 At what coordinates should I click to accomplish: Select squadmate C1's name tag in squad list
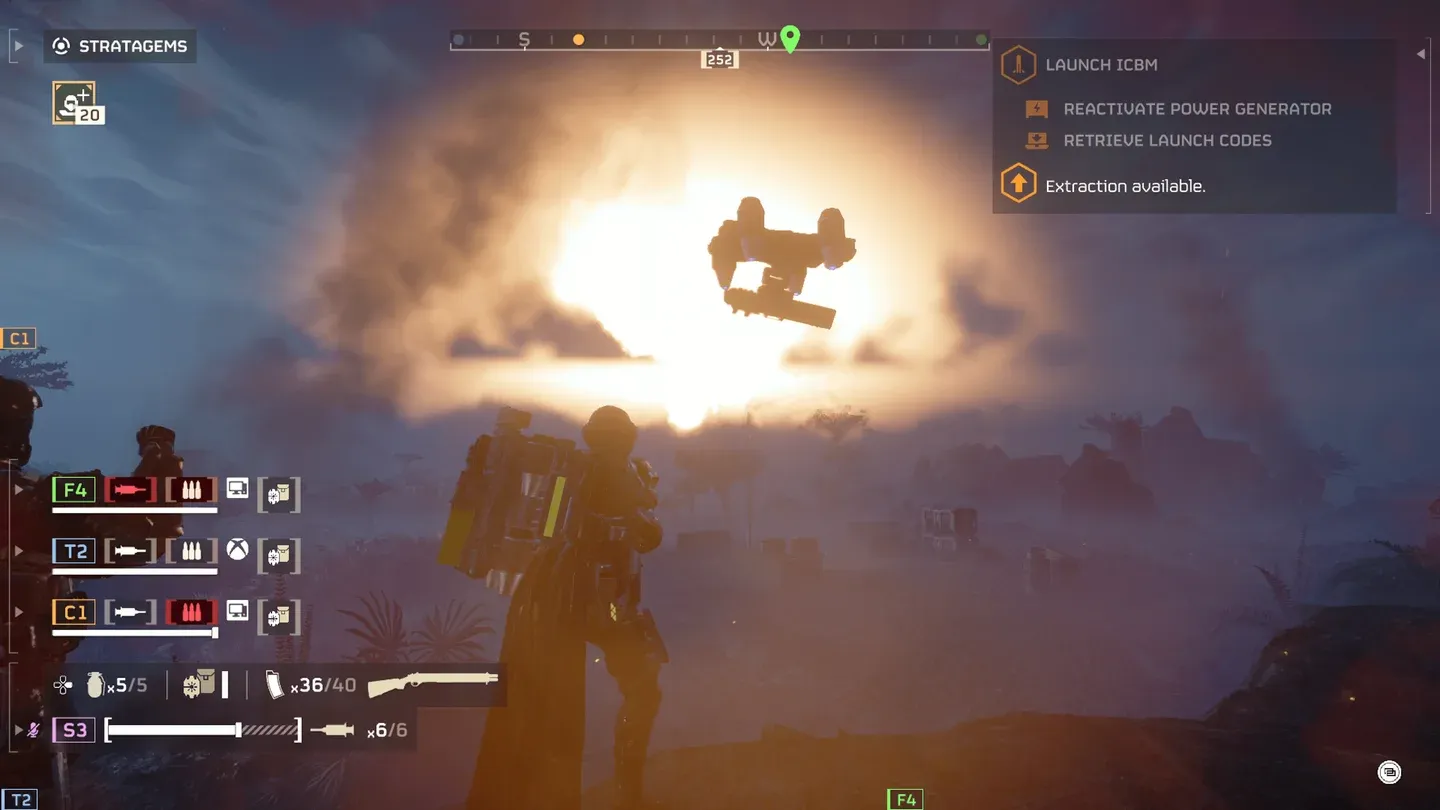click(x=74, y=612)
